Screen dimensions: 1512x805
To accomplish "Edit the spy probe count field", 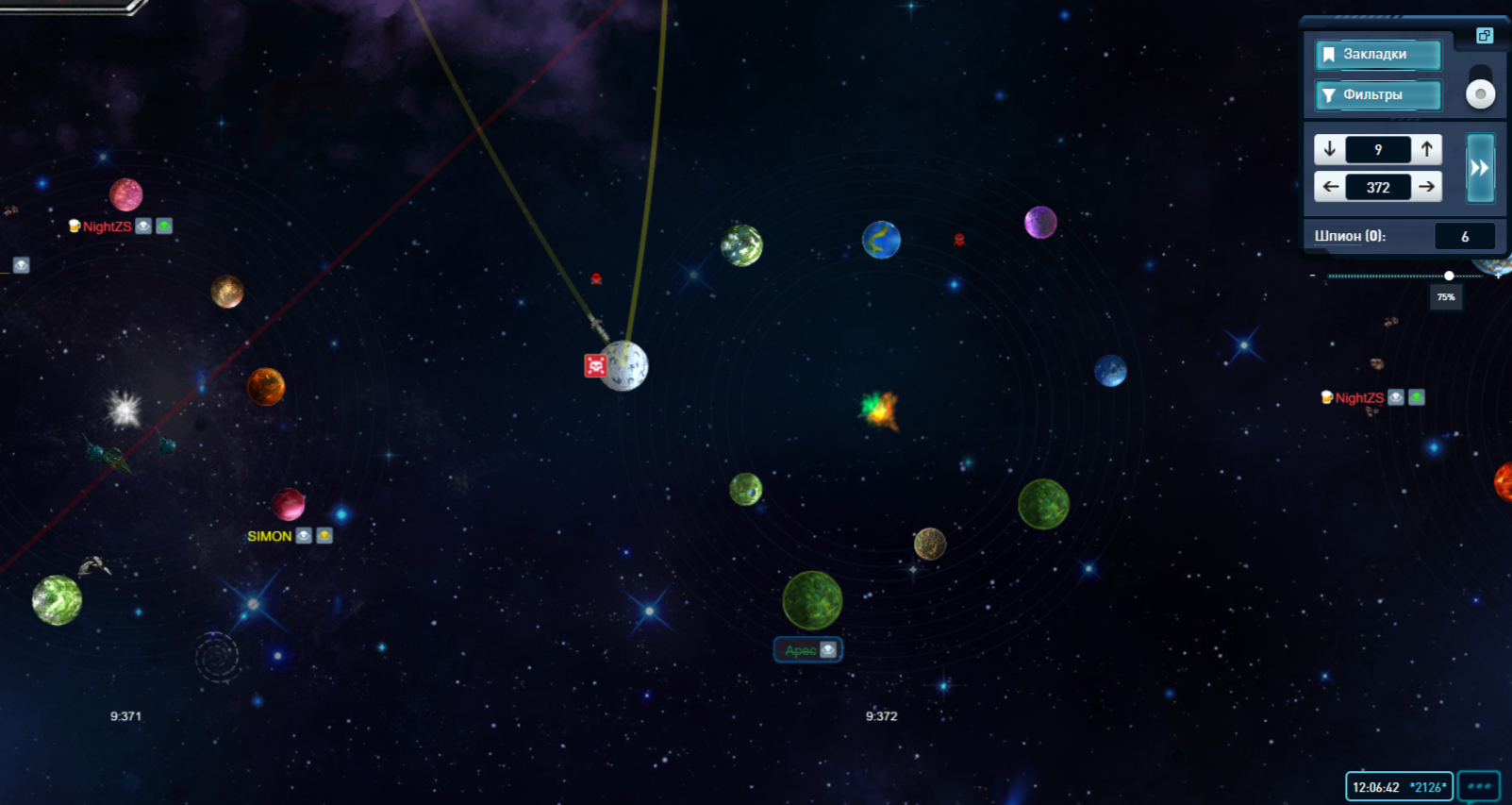I will point(1464,237).
